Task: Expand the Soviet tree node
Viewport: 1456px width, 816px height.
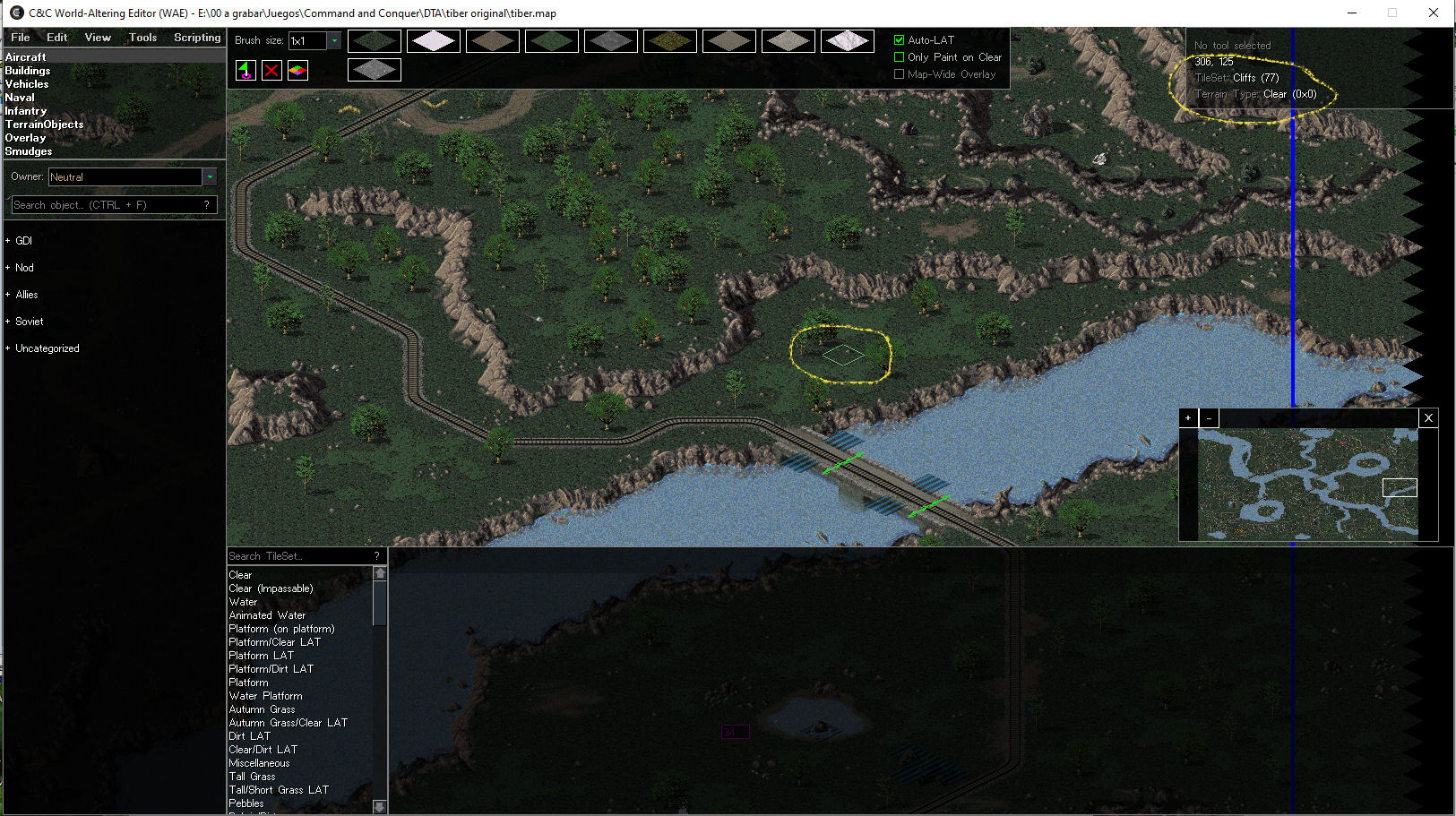Action: click(x=8, y=322)
